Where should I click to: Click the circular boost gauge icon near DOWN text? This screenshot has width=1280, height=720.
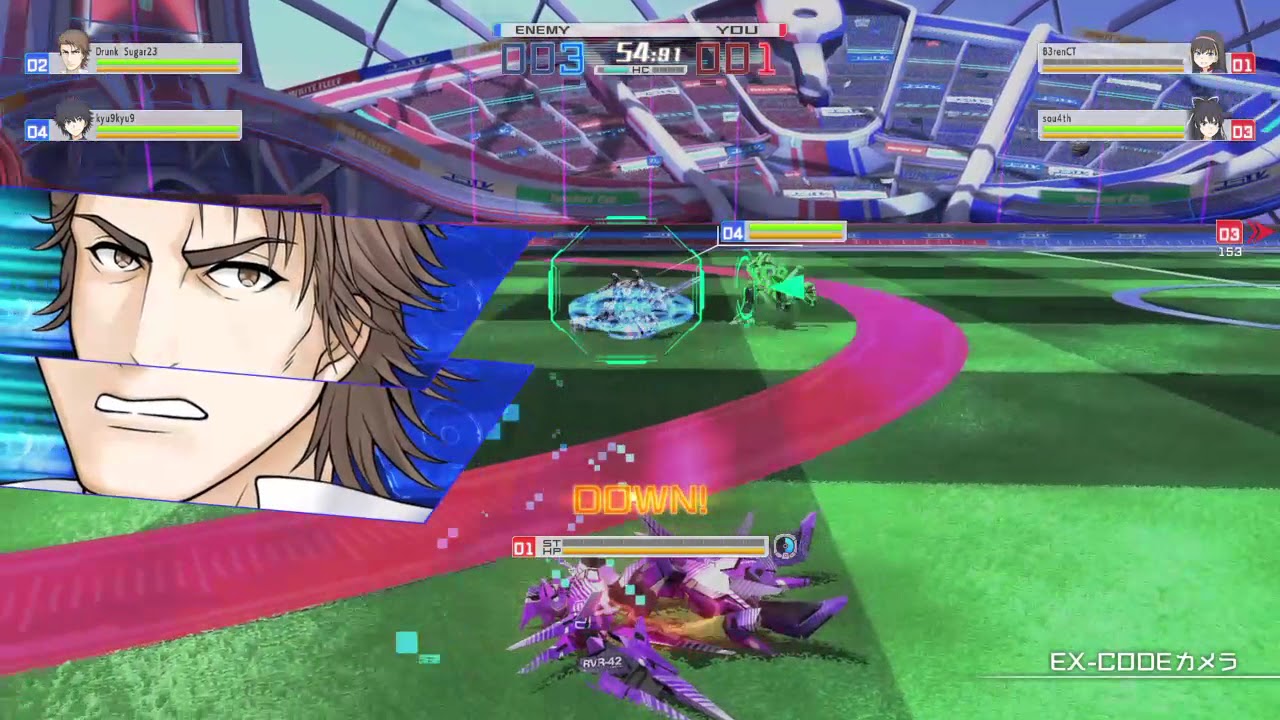785,547
